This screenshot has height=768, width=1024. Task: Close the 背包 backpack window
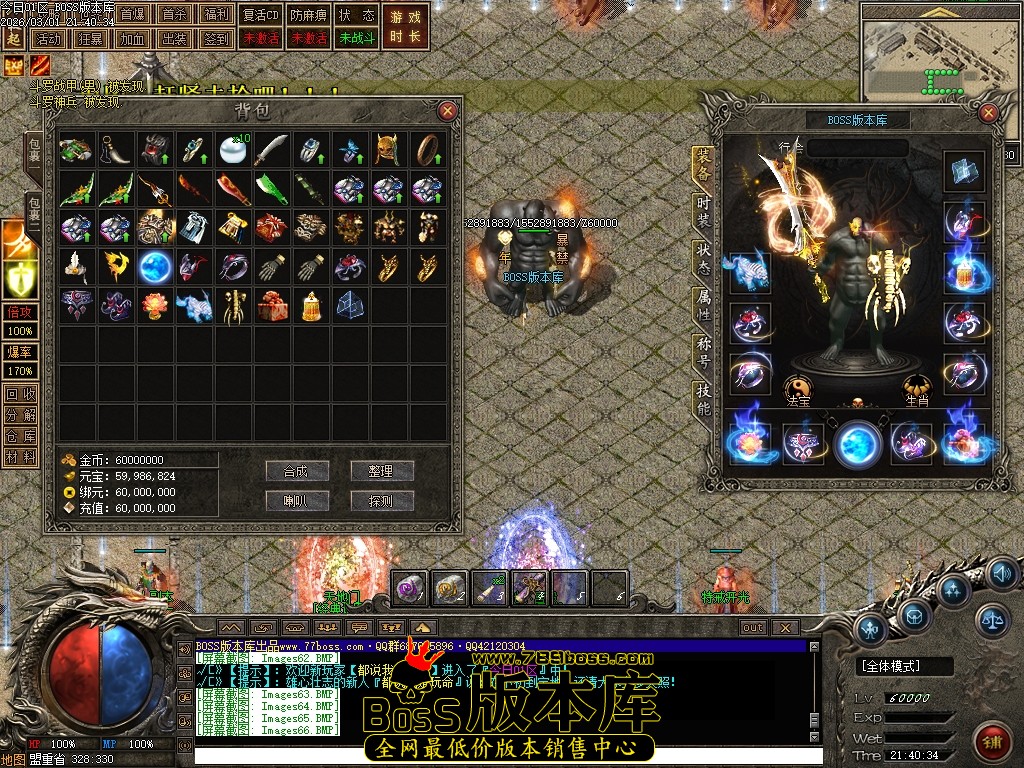(x=448, y=111)
